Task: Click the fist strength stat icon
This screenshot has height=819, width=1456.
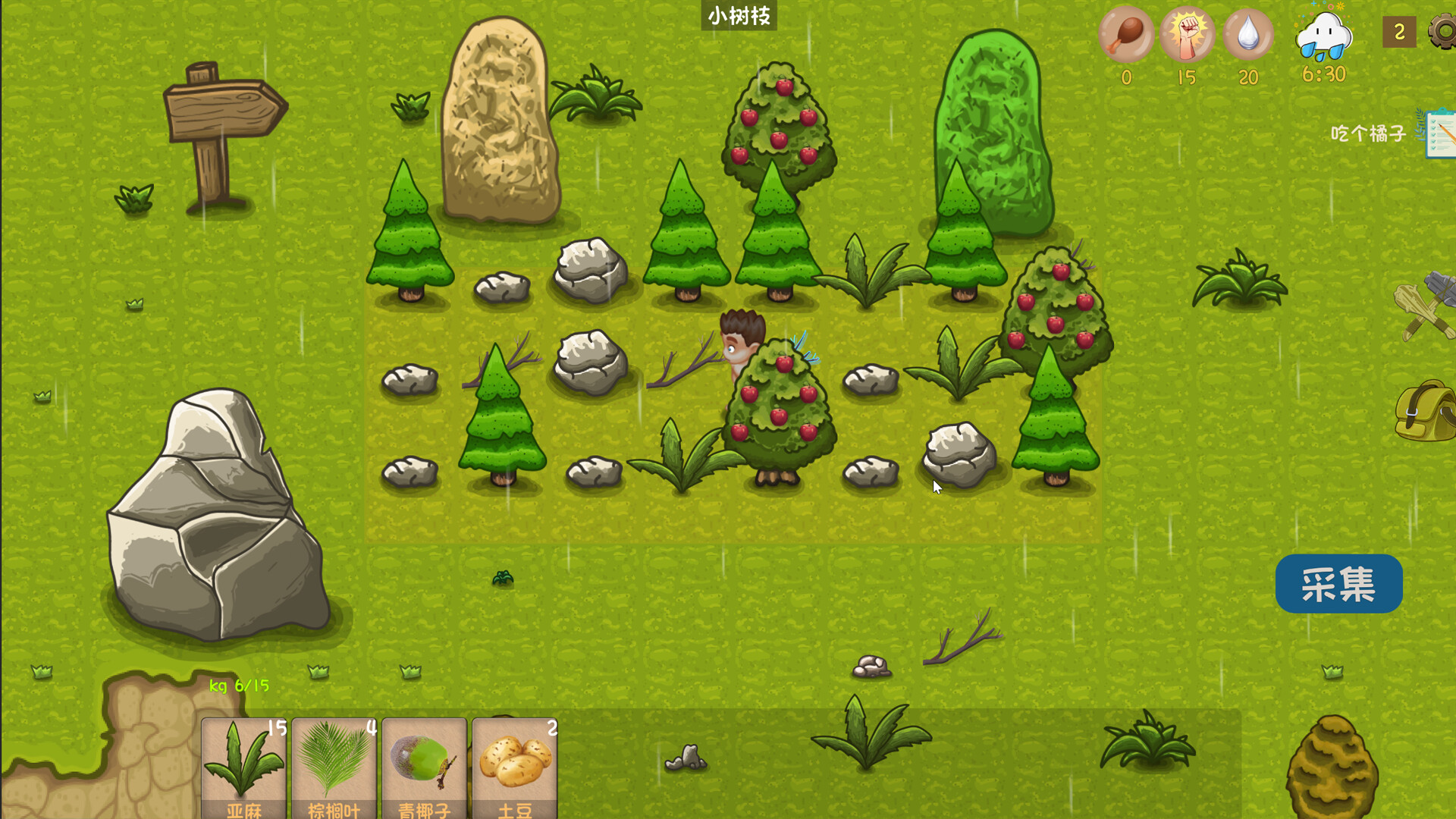Action: pos(1185,34)
